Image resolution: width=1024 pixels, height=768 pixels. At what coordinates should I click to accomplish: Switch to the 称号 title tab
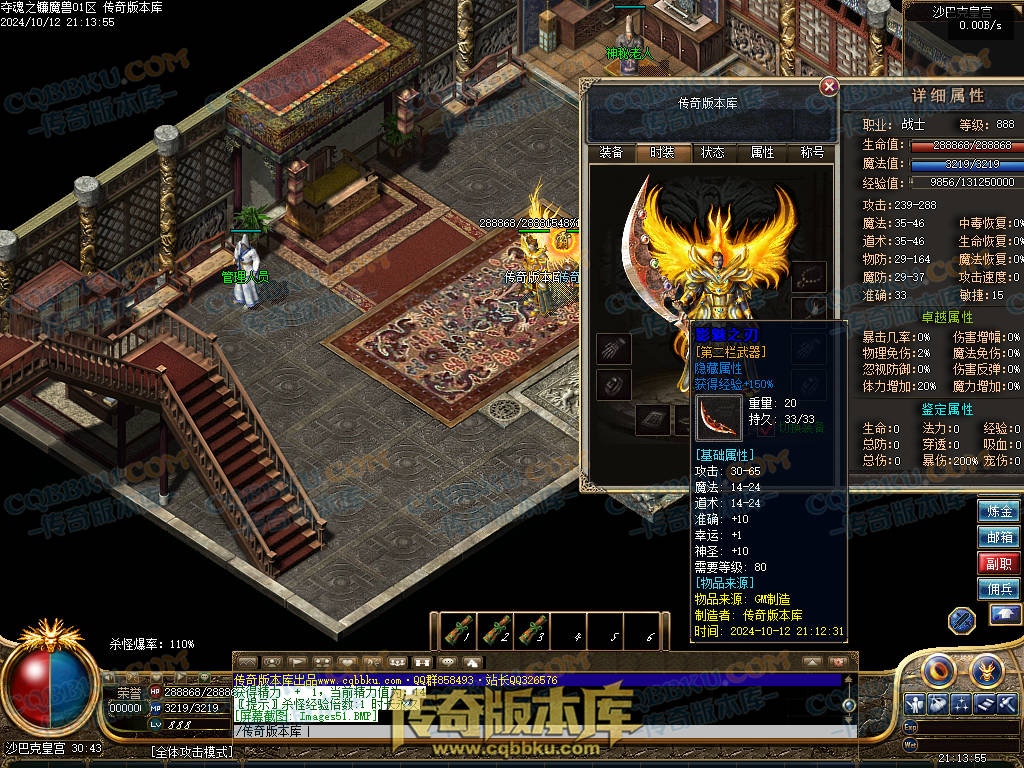pyautogui.click(x=812, y=152)
